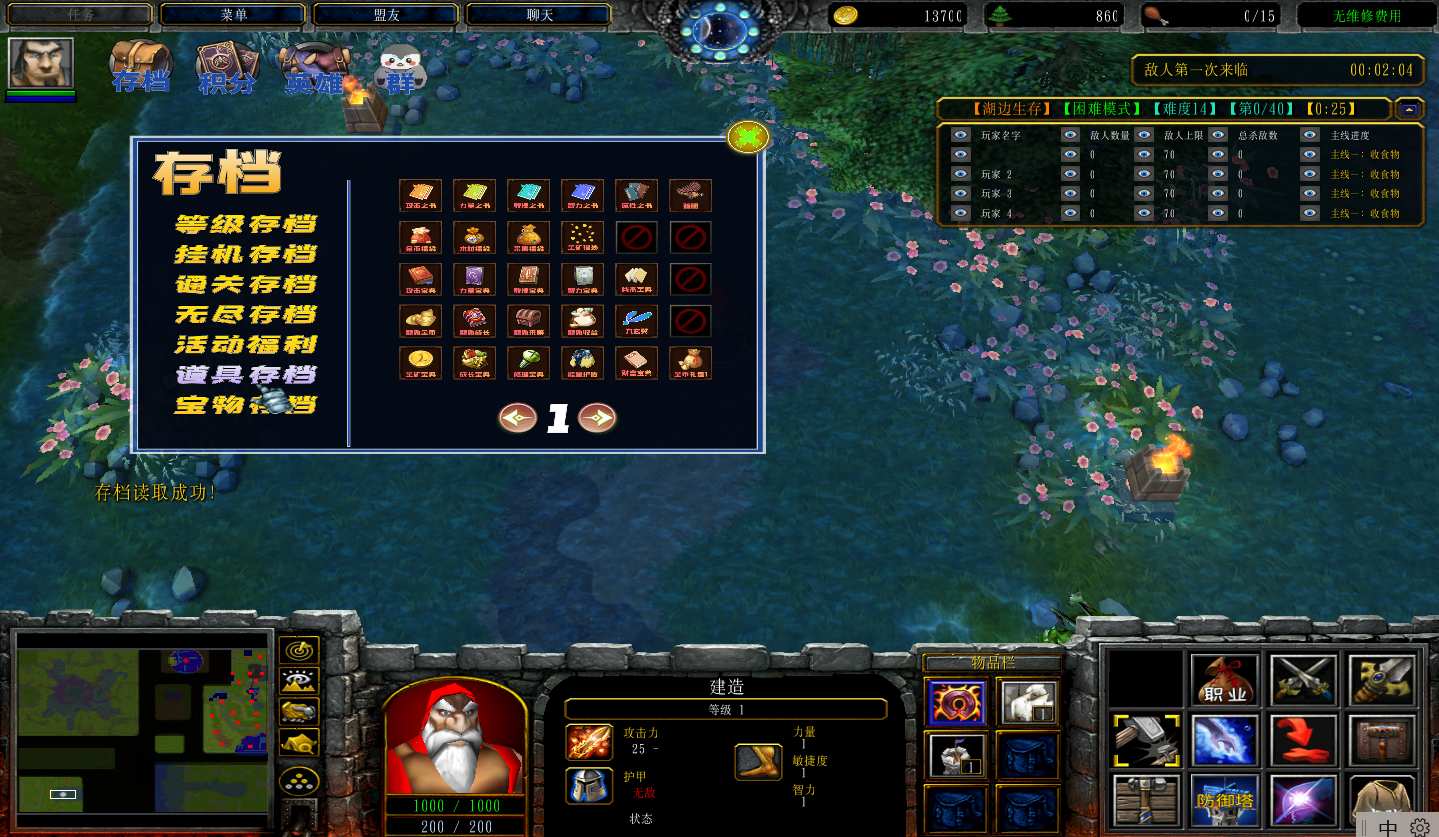Open the 聊天 (Chat) button
Viewport: 1439px width, 837px height.
538,15
